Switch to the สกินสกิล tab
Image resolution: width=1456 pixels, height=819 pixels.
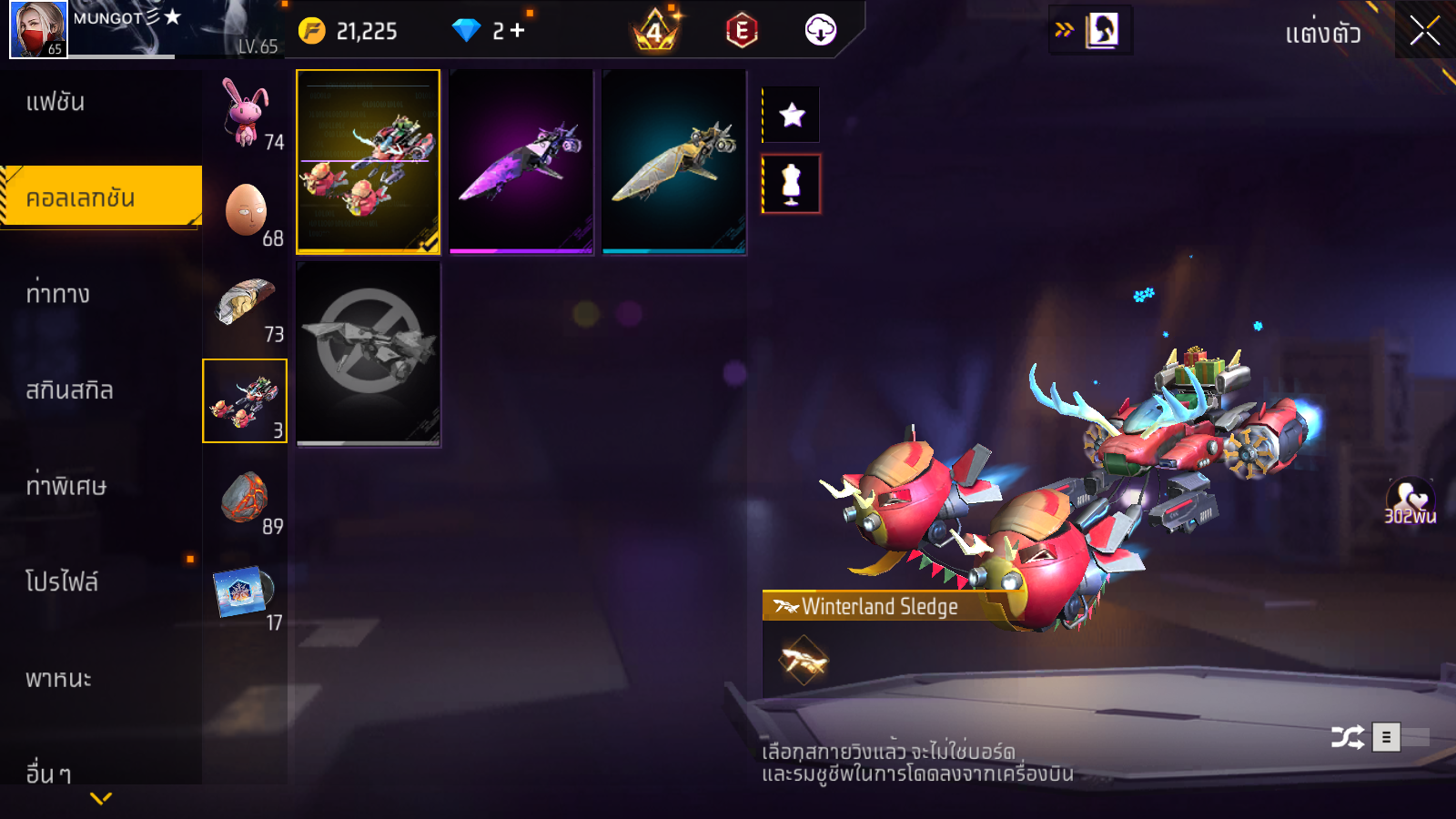pos(69,390)
